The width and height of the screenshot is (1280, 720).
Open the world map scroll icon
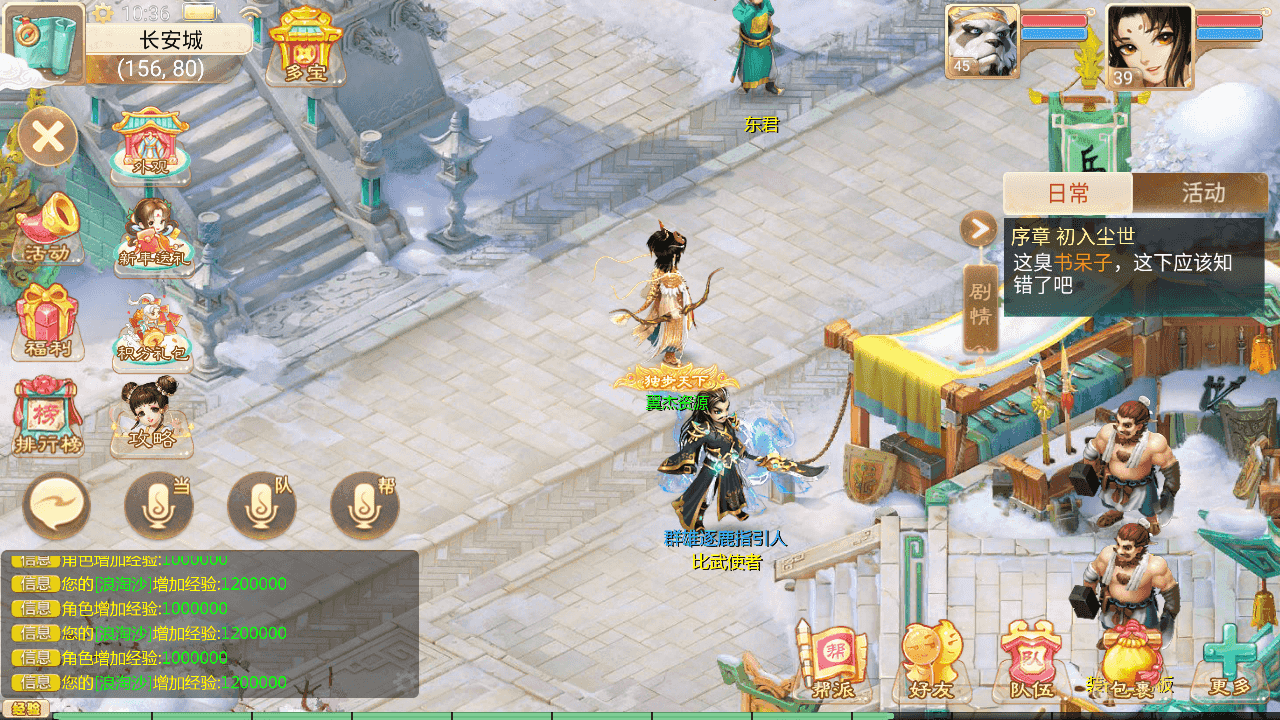(44, 43)
